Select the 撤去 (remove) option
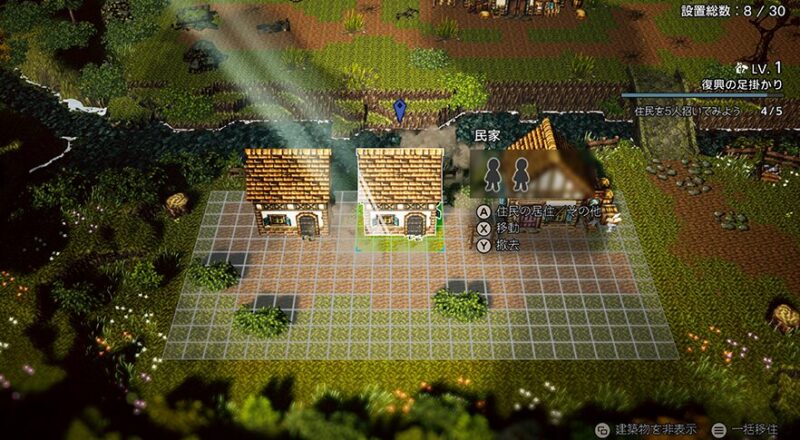 click(500, 244)
